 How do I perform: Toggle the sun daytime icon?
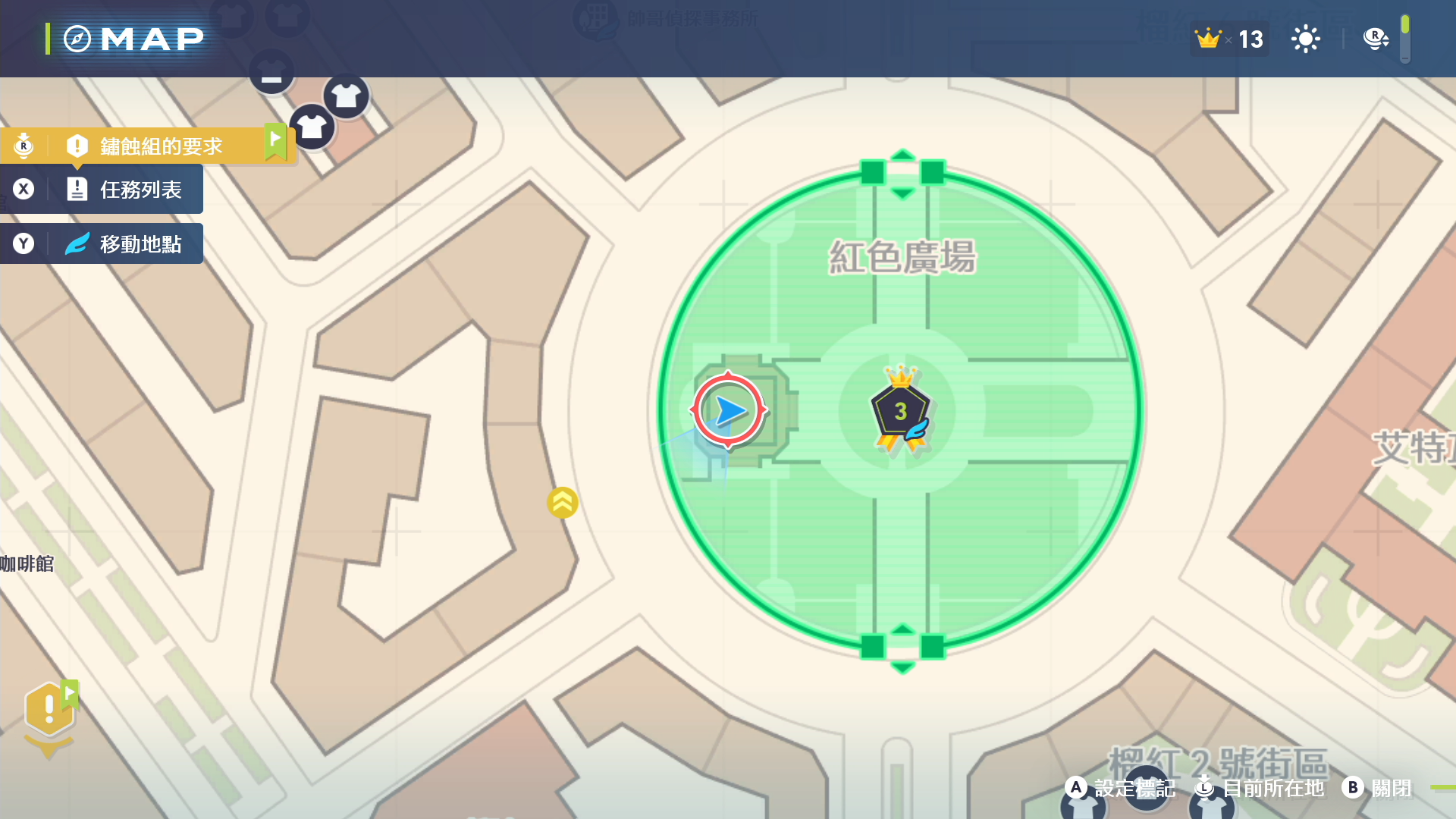pyautogui.click(x=1305, y=39)
